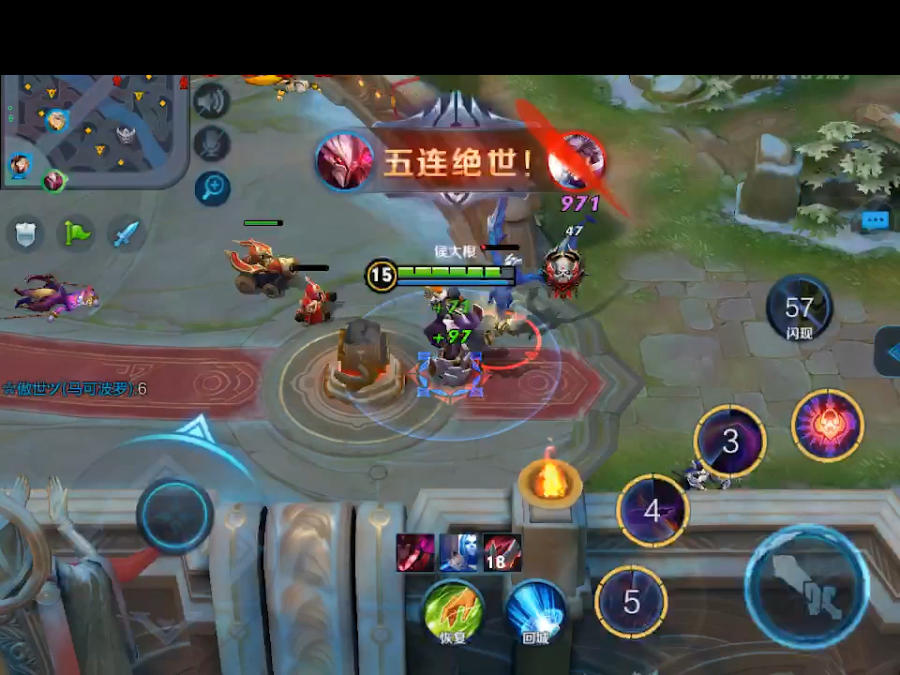Cast the skill showing cooldown 3
The width and height of the screenshot is (900, 675).
point(730,441)
